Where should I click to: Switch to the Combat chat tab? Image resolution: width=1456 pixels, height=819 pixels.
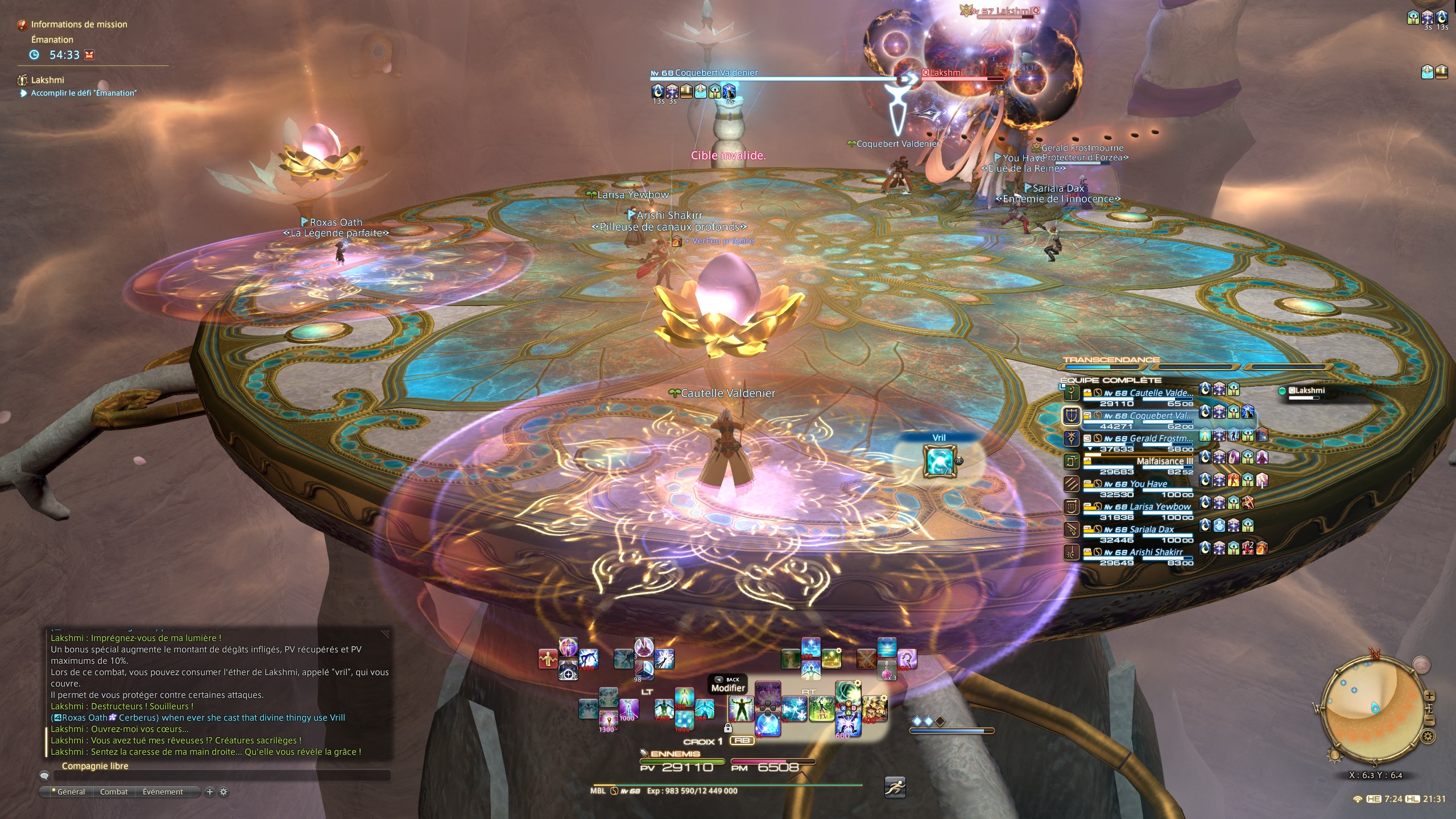[114, 792]
